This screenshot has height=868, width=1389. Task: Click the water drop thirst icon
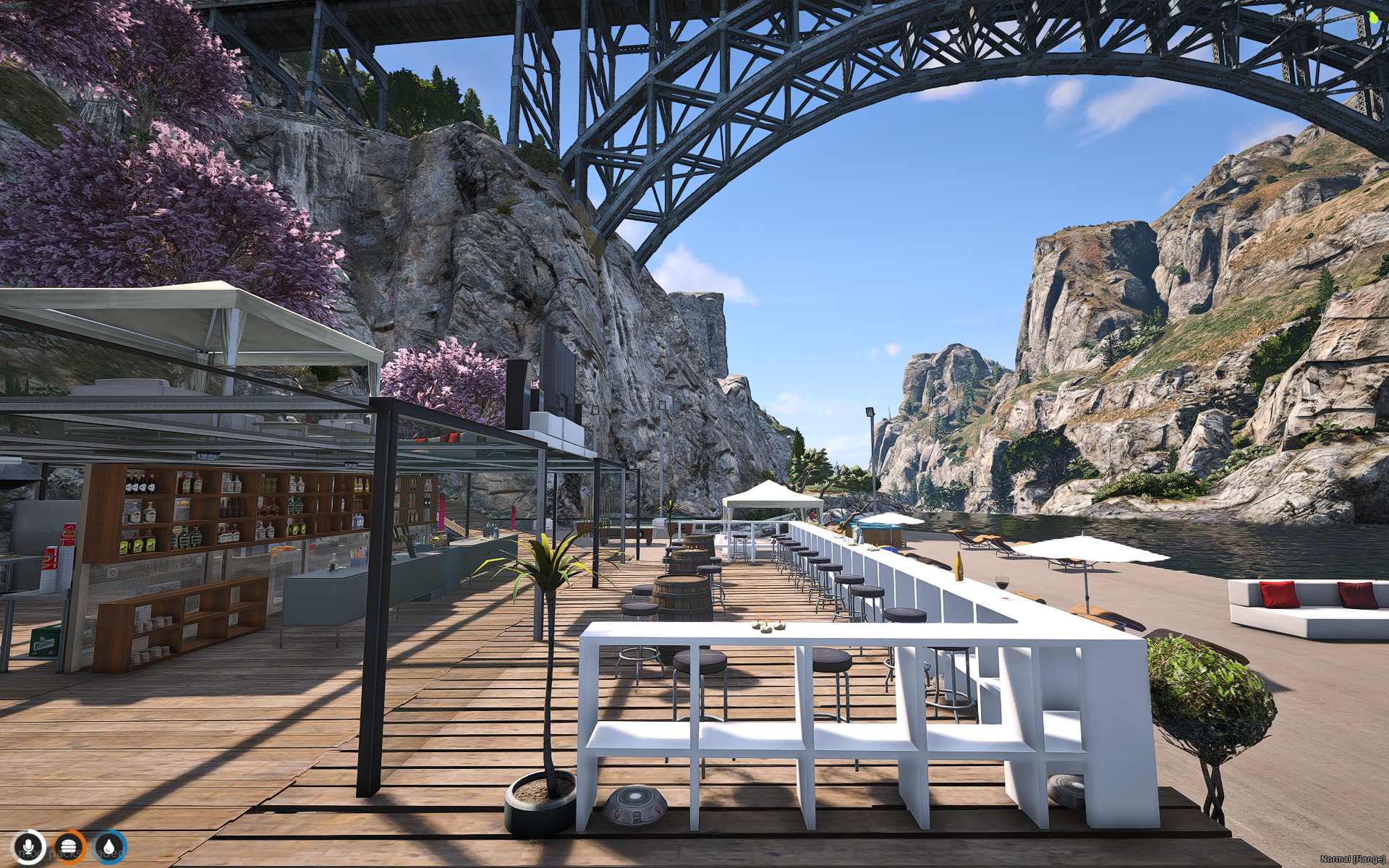(x=109, y=846)
